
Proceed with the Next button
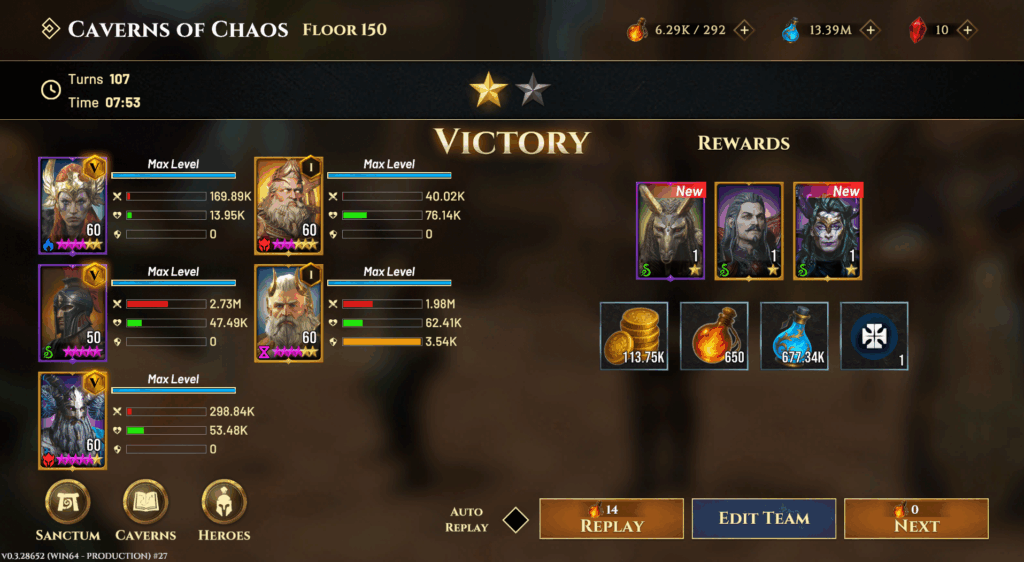click(x=916, y=519)
